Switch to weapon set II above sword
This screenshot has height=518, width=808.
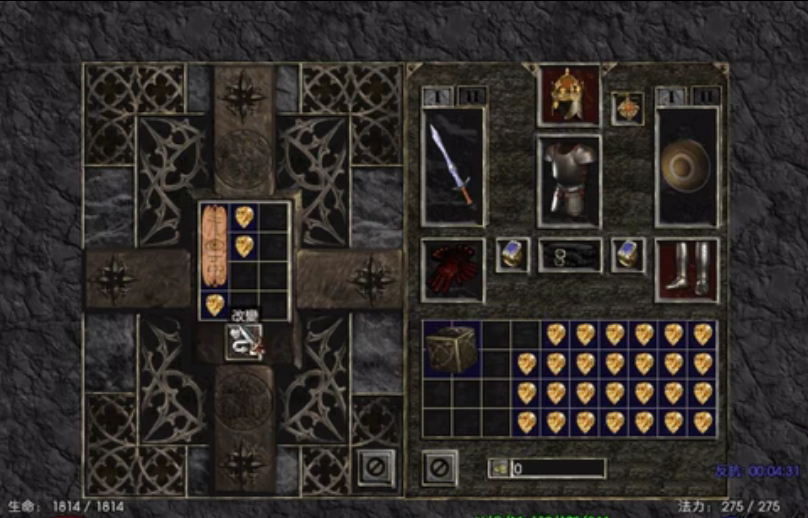click(x=470, y=96)
